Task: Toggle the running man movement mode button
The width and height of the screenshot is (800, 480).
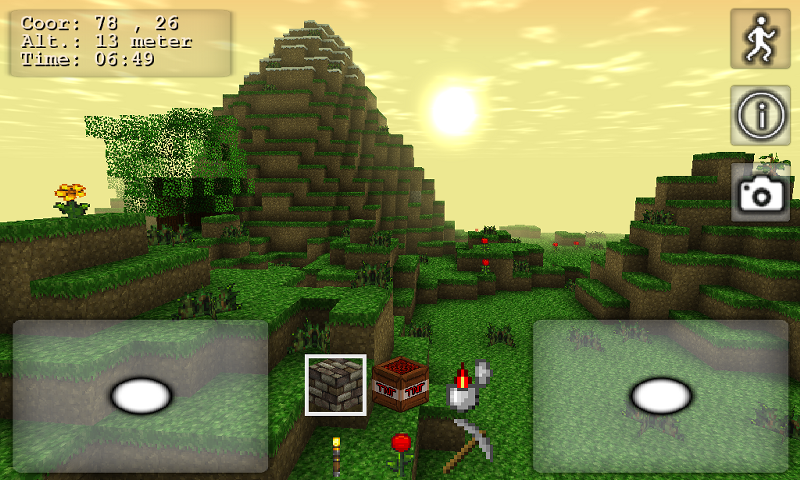Action: pos(760,39)
